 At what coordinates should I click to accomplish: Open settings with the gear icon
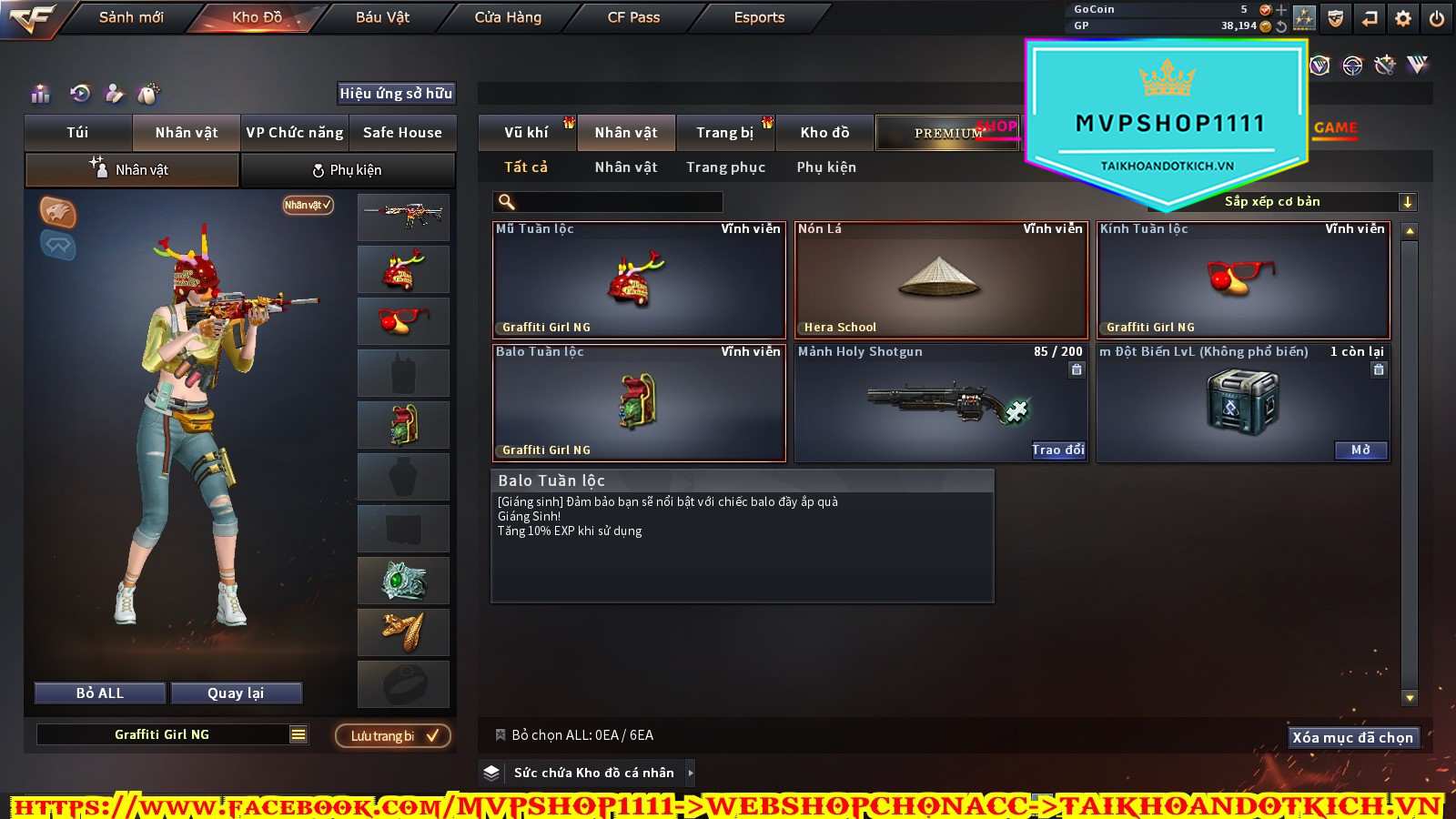[1403, 18]
